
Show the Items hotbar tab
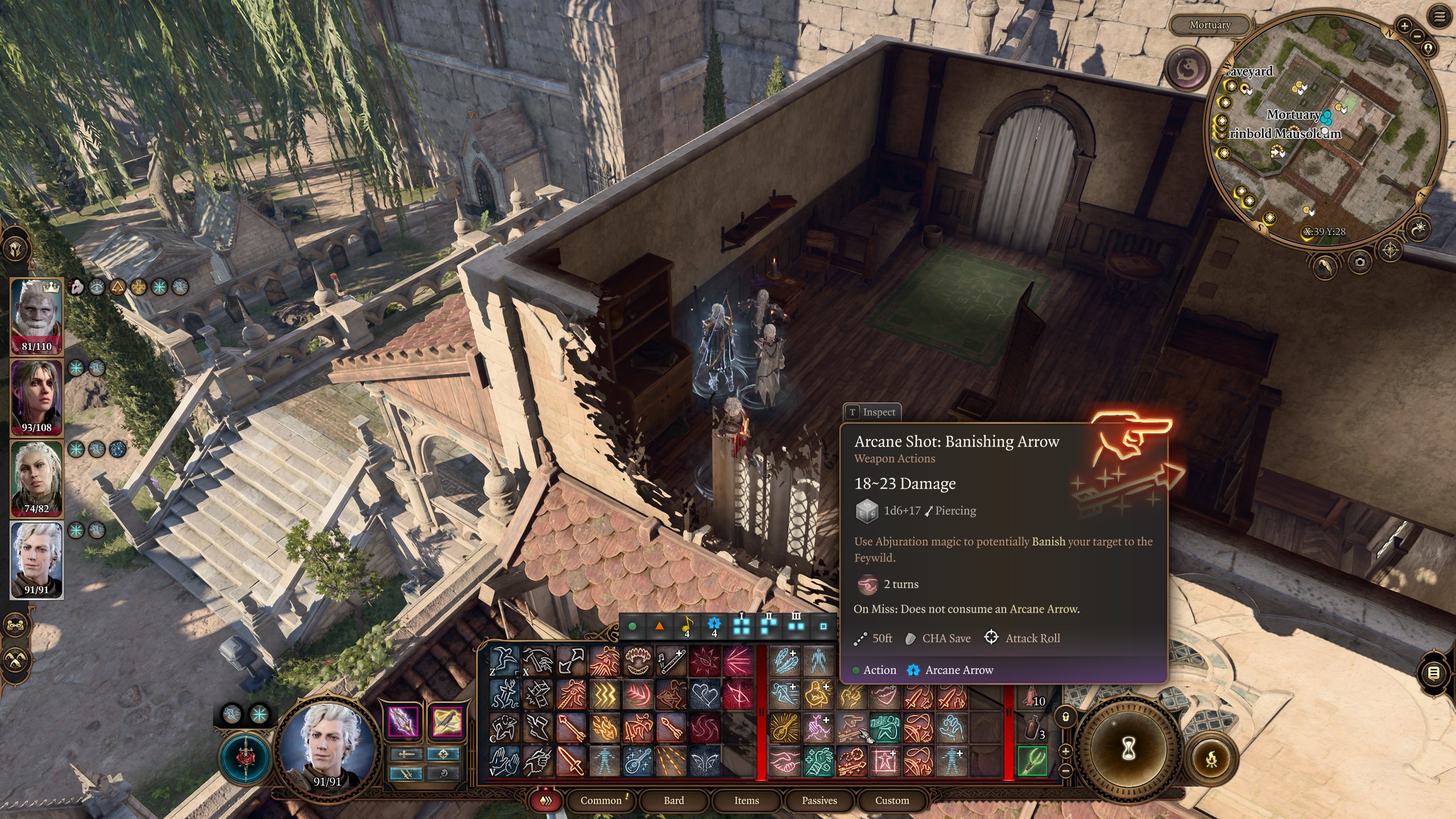746,800
